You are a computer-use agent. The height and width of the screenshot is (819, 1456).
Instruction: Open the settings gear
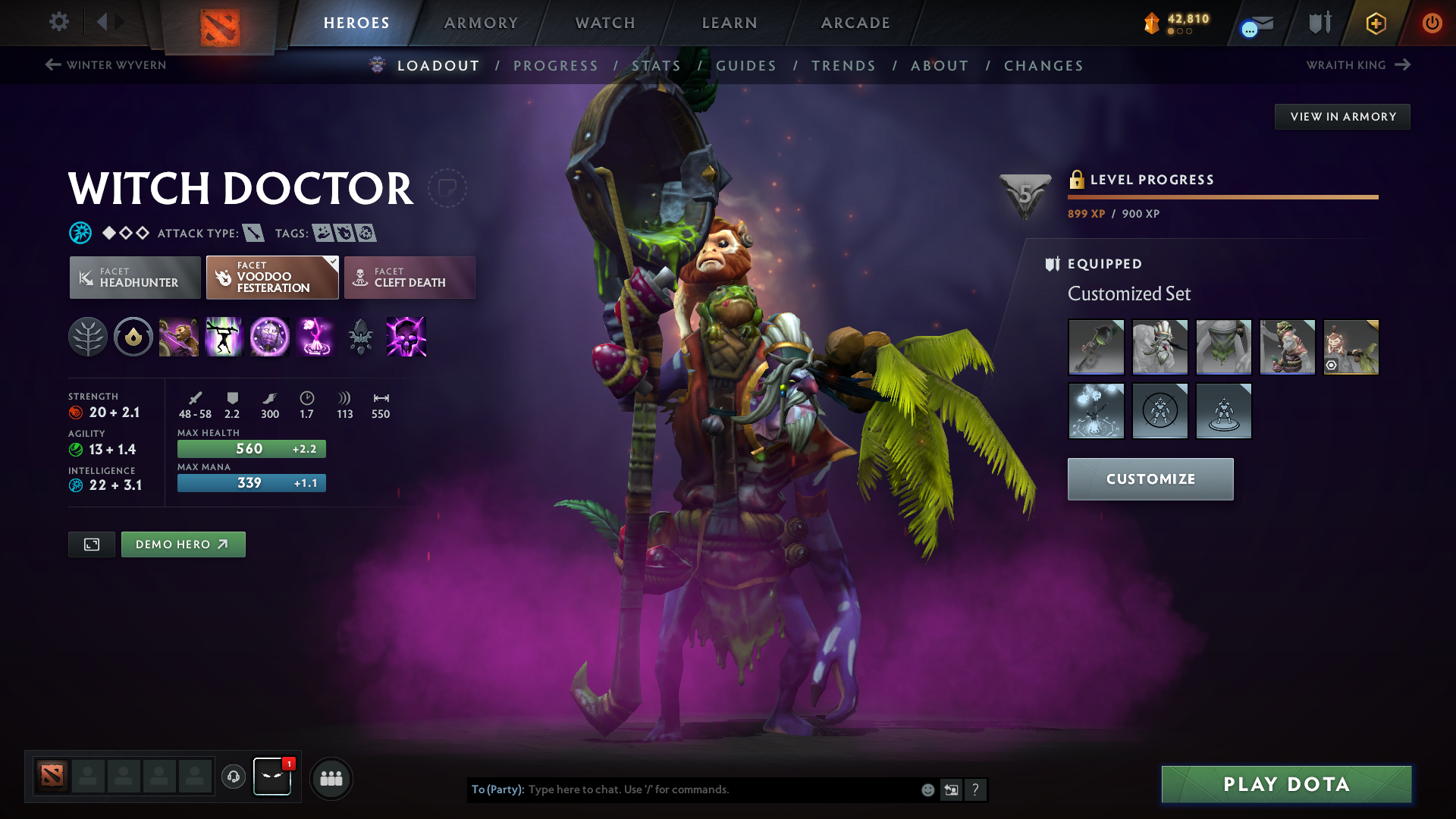pyautogui.click(x=58, y=22)
